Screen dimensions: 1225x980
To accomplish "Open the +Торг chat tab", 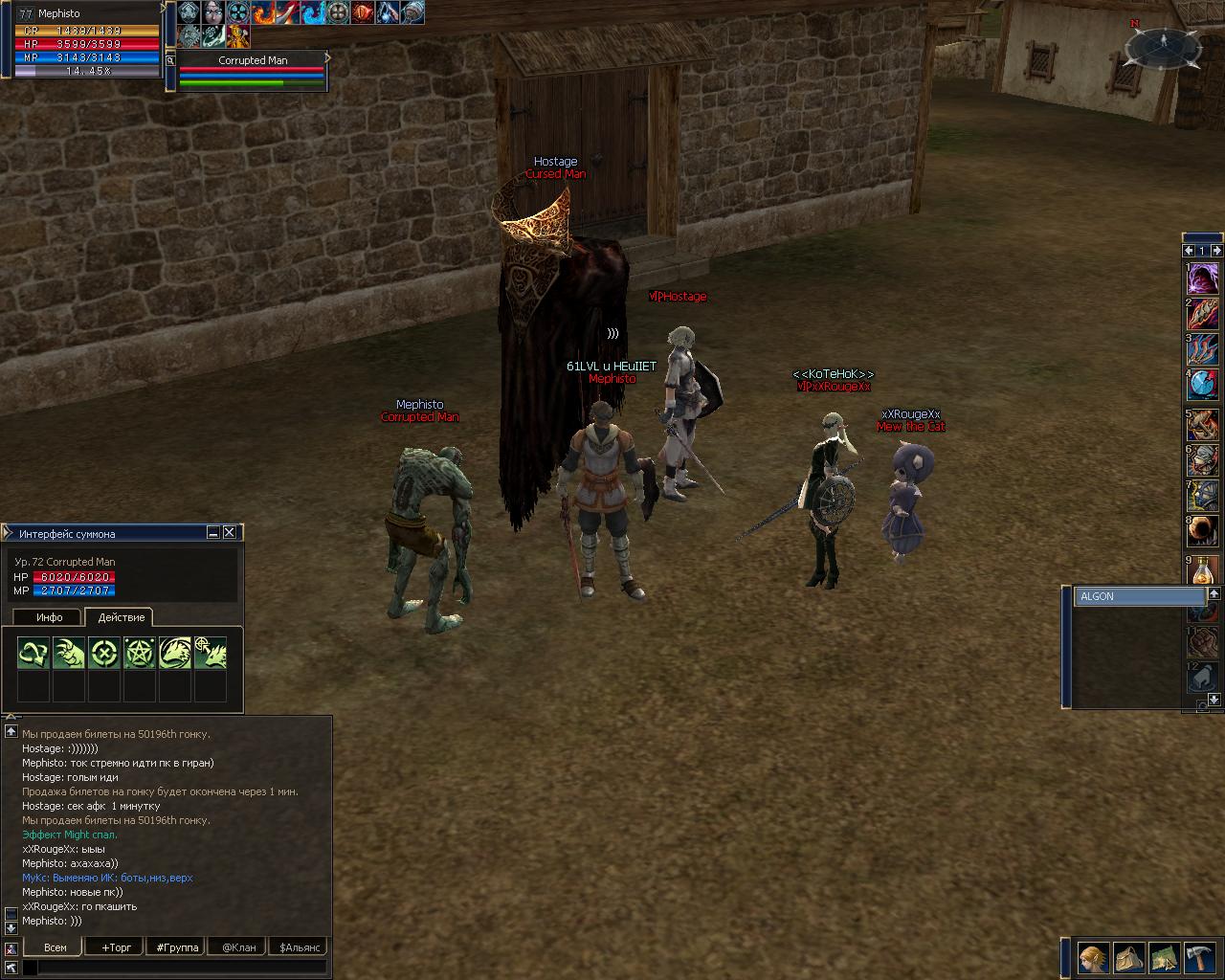I will (116, 947).
